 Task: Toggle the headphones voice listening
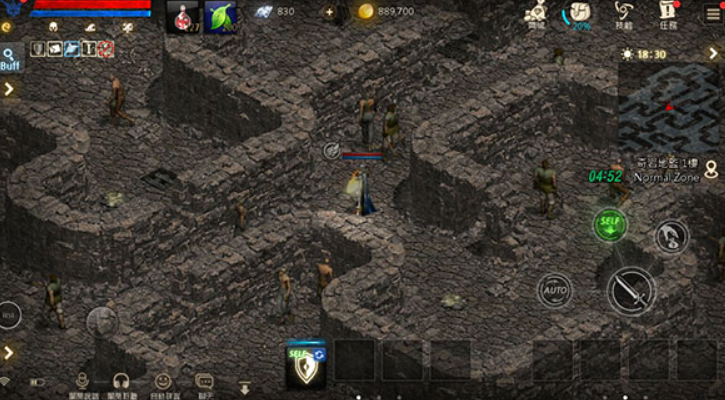point(122,381)
